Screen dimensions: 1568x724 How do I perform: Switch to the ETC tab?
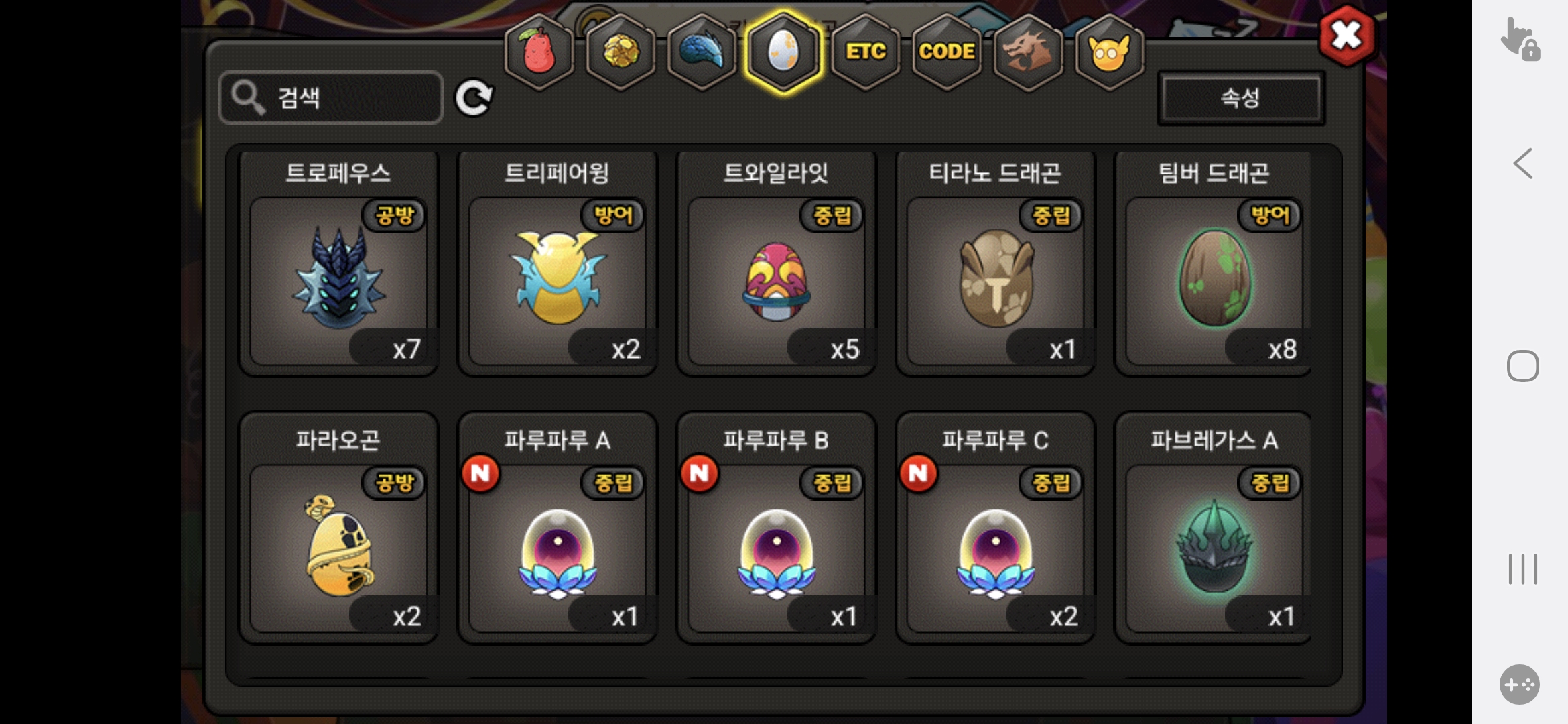click(x=865, y=52)
